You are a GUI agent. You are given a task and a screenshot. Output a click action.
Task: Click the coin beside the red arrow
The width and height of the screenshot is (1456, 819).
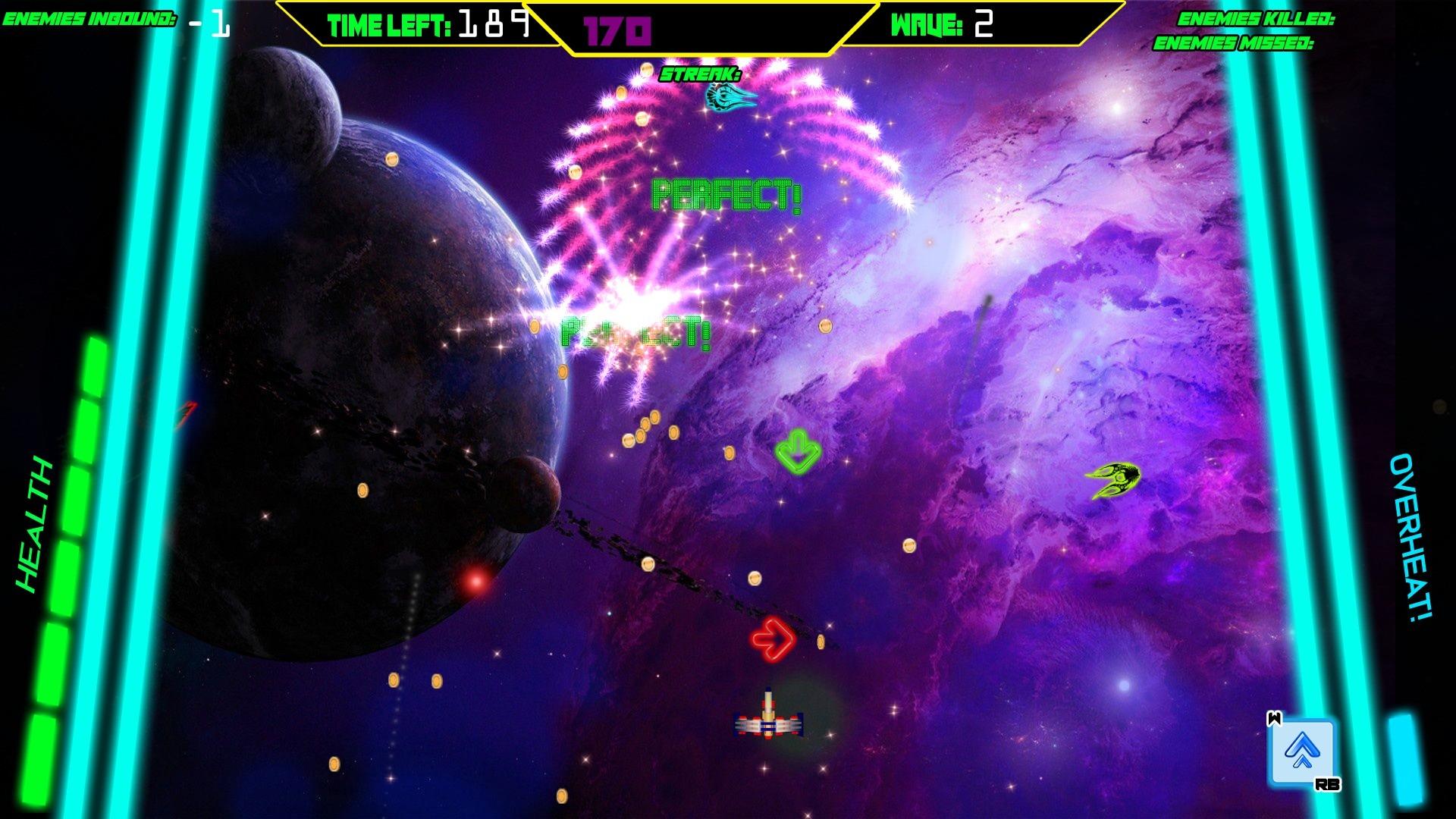(x=823, y=641)
